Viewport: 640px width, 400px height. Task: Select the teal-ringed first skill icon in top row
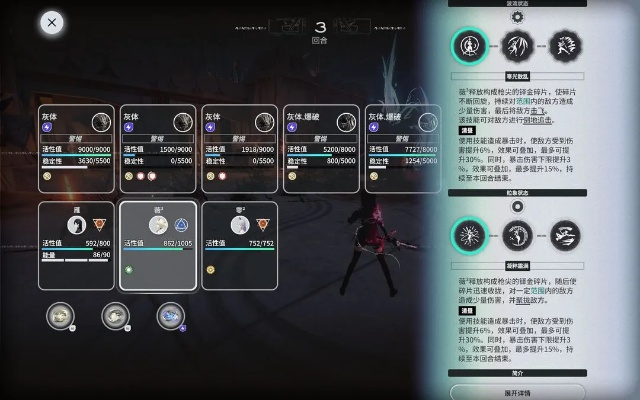pyautogui.click(x=468, y=45)
